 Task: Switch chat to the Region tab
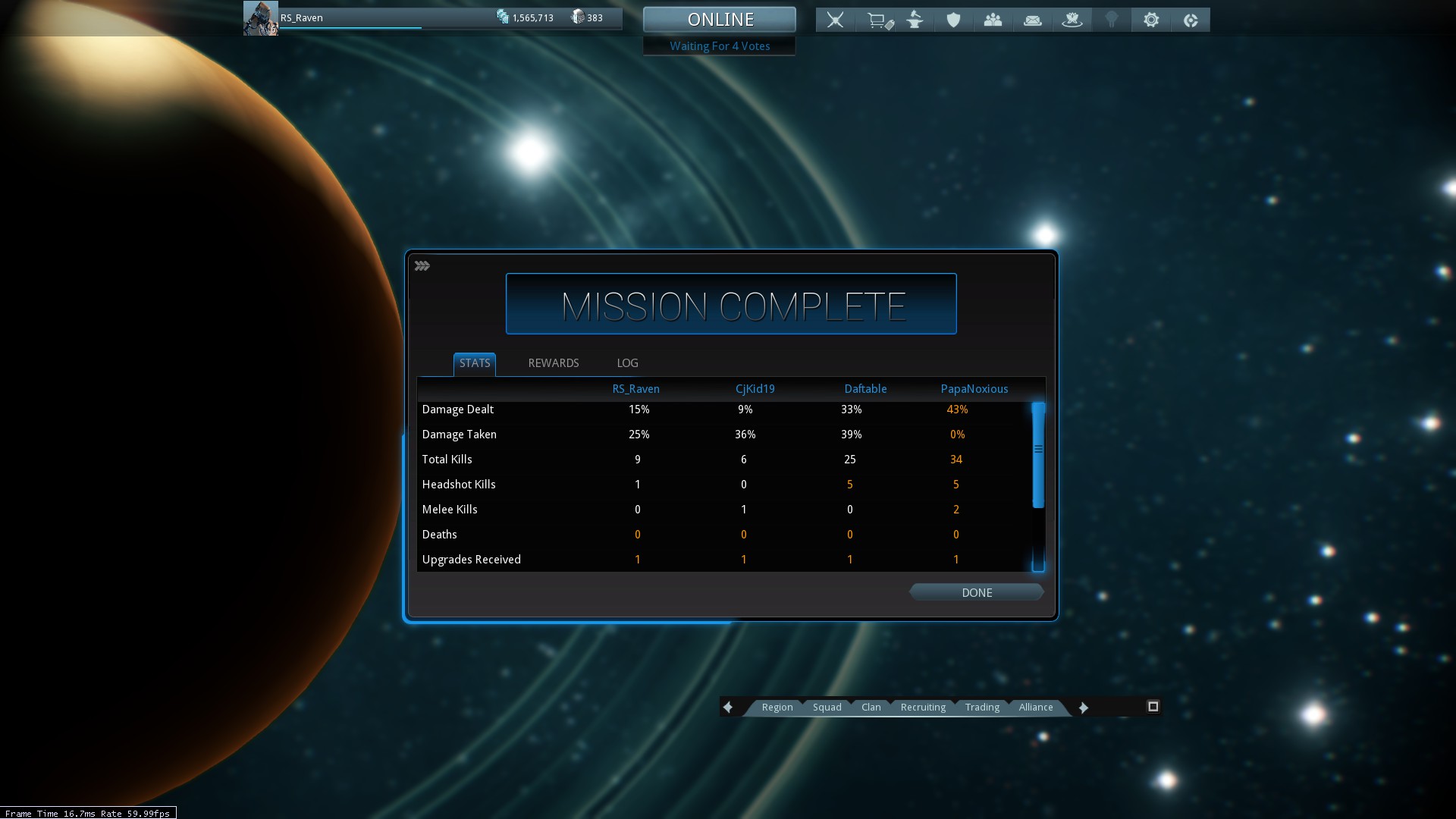tap(777, 707)
